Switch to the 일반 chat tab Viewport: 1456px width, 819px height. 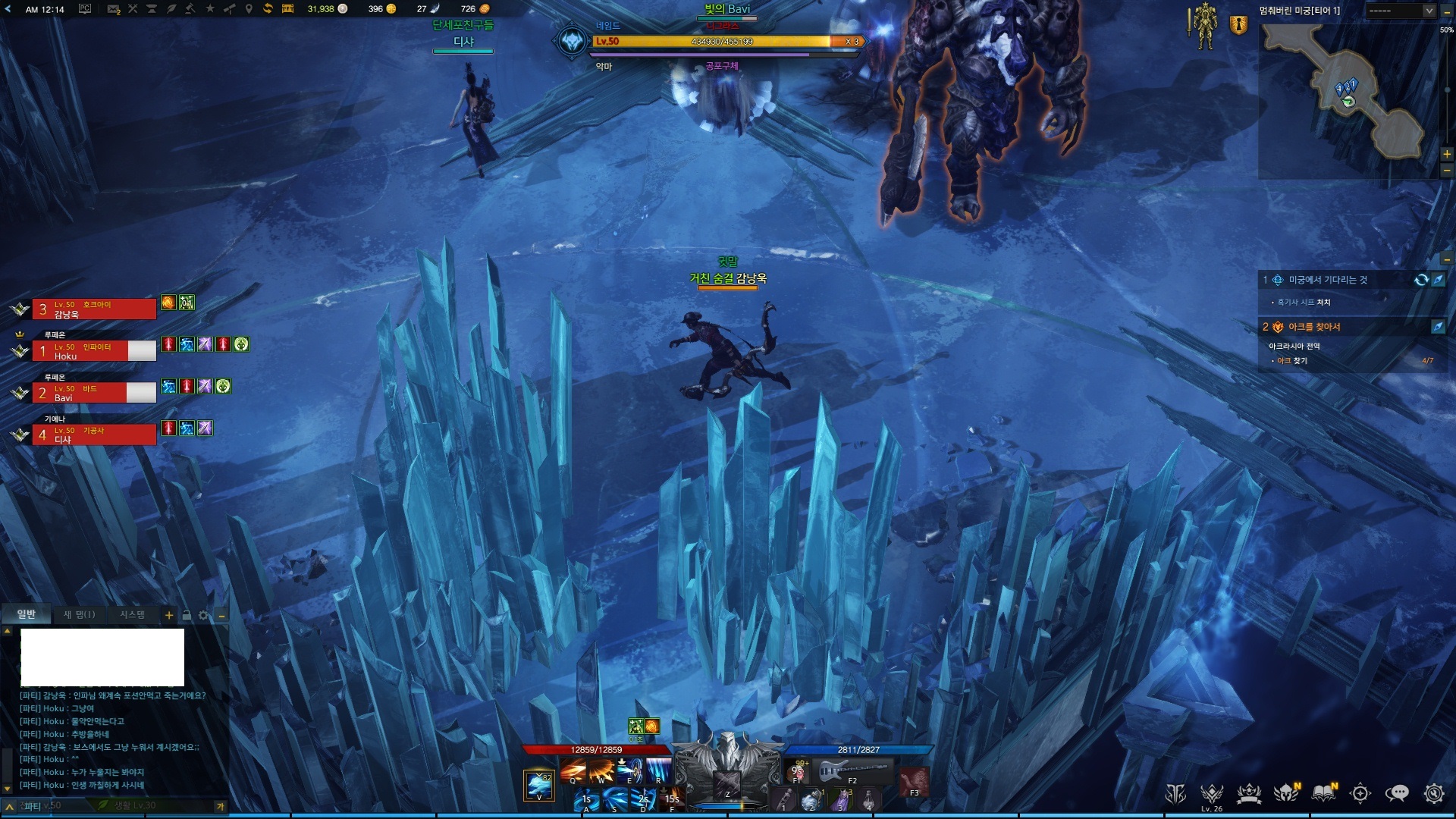27,614
